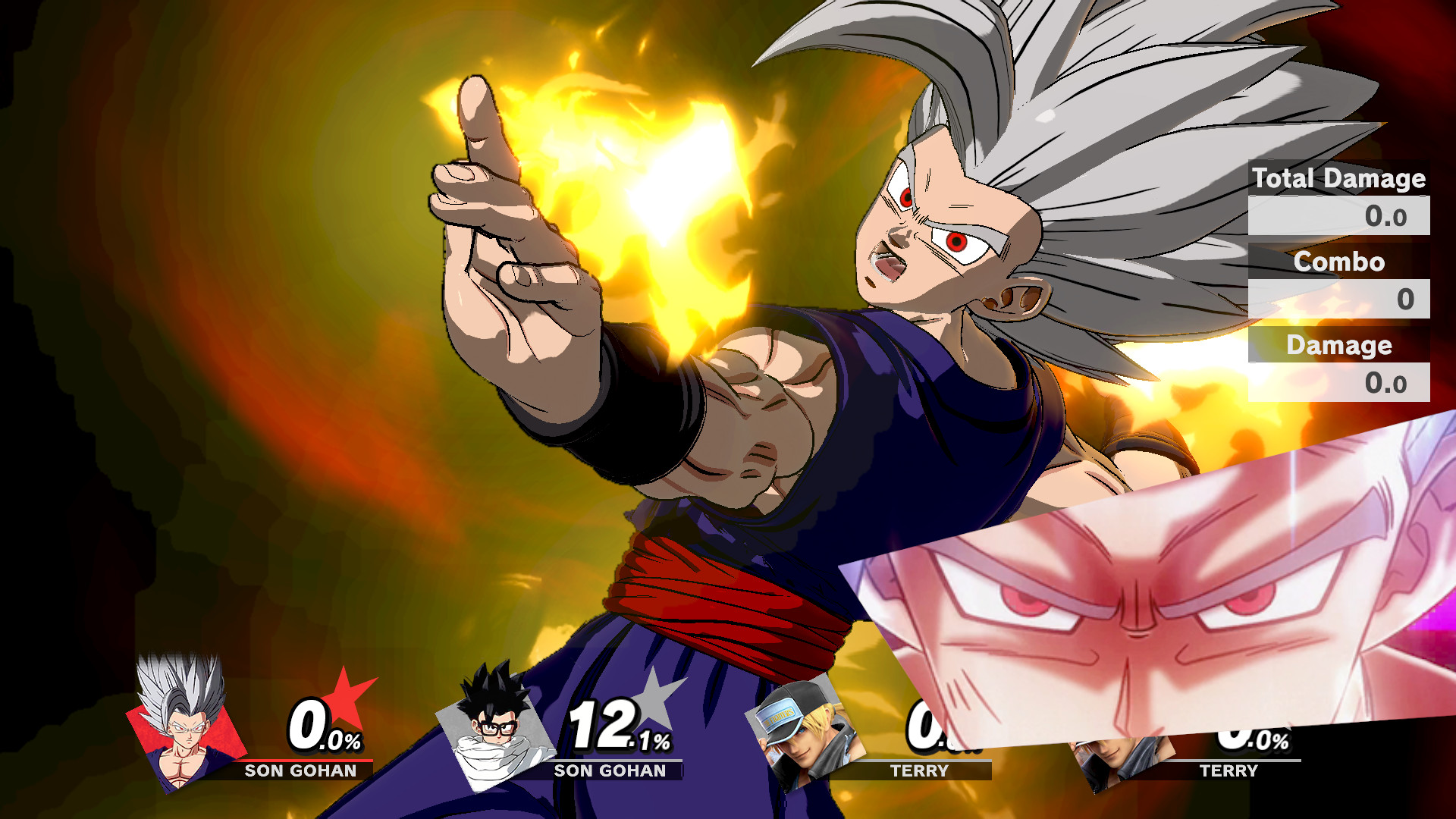Toggle the Combo counter on or off
This screenshot has width=1456, height=819.
tap(1338, 263)
